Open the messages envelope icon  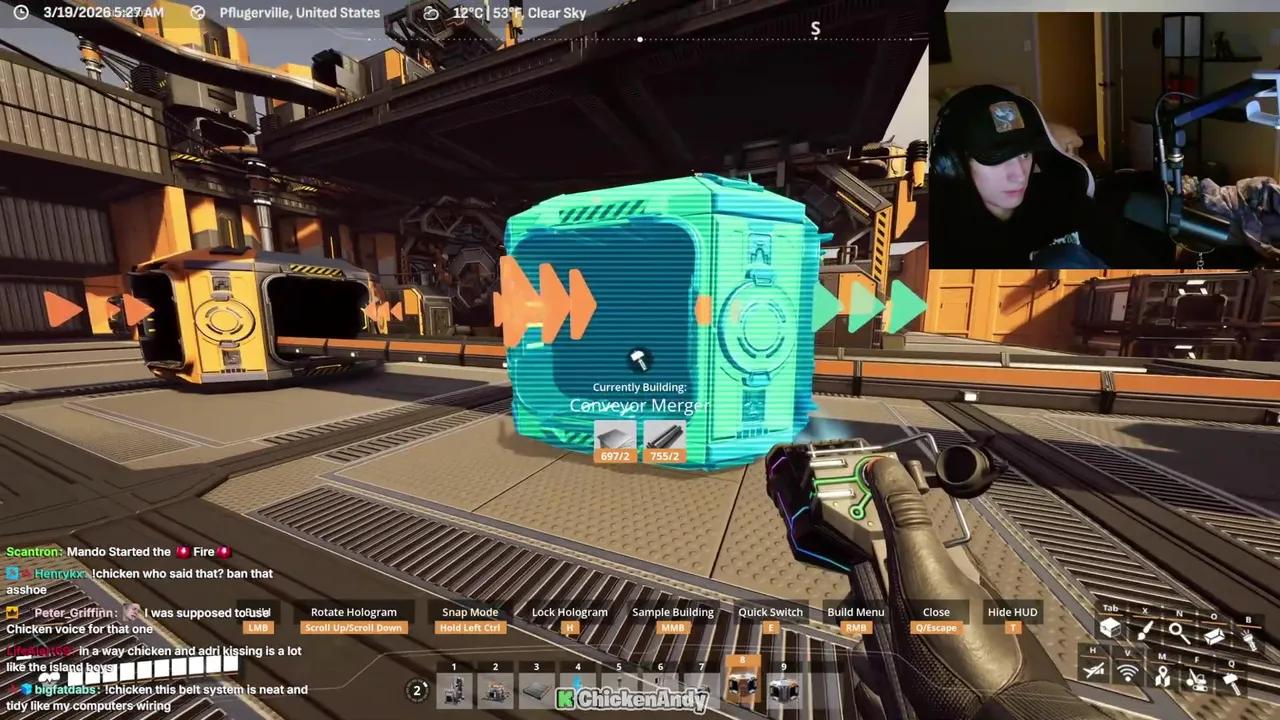click(1215, 636)
